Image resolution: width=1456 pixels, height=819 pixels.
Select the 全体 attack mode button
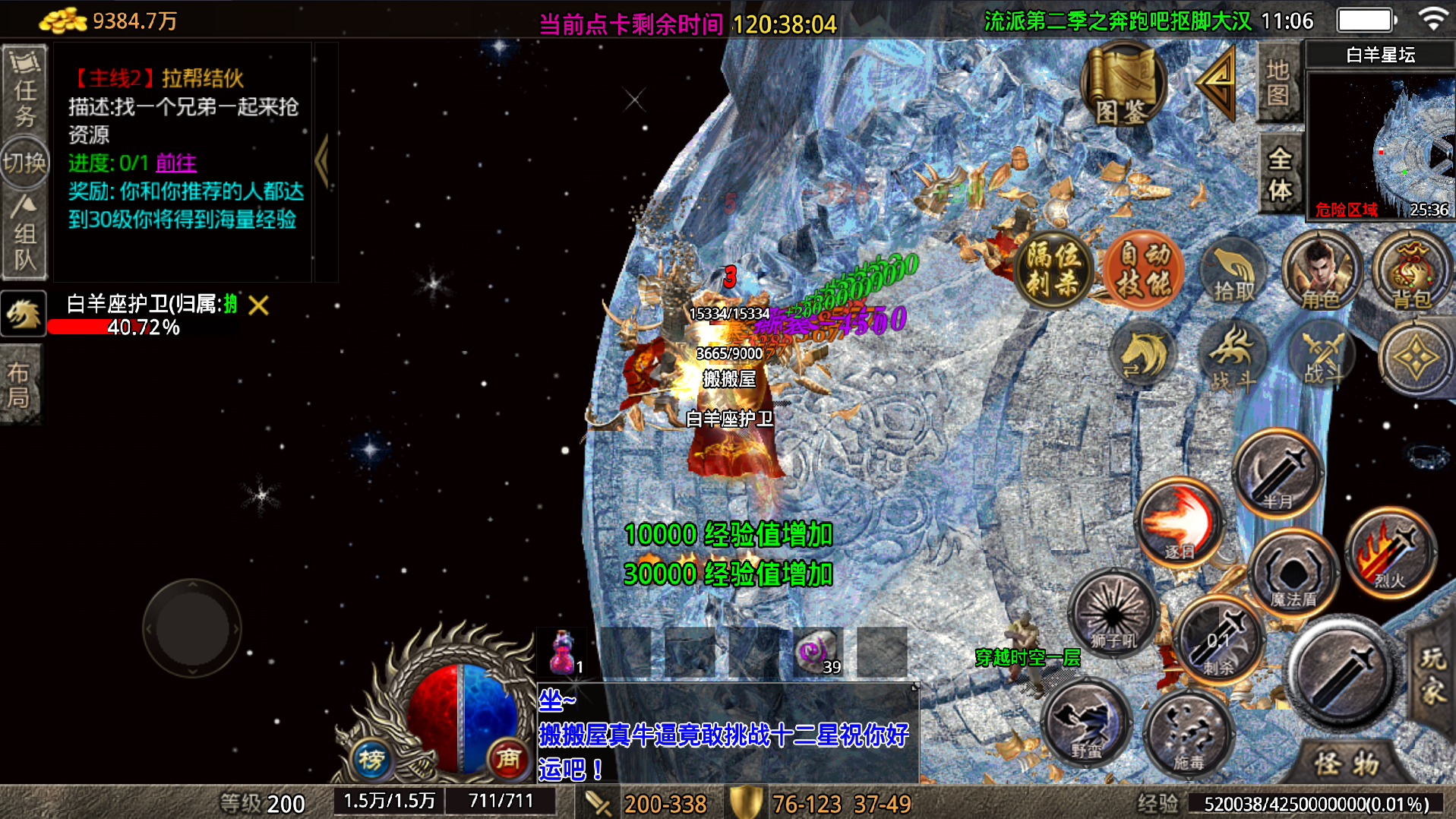[x=1280, y=174]
